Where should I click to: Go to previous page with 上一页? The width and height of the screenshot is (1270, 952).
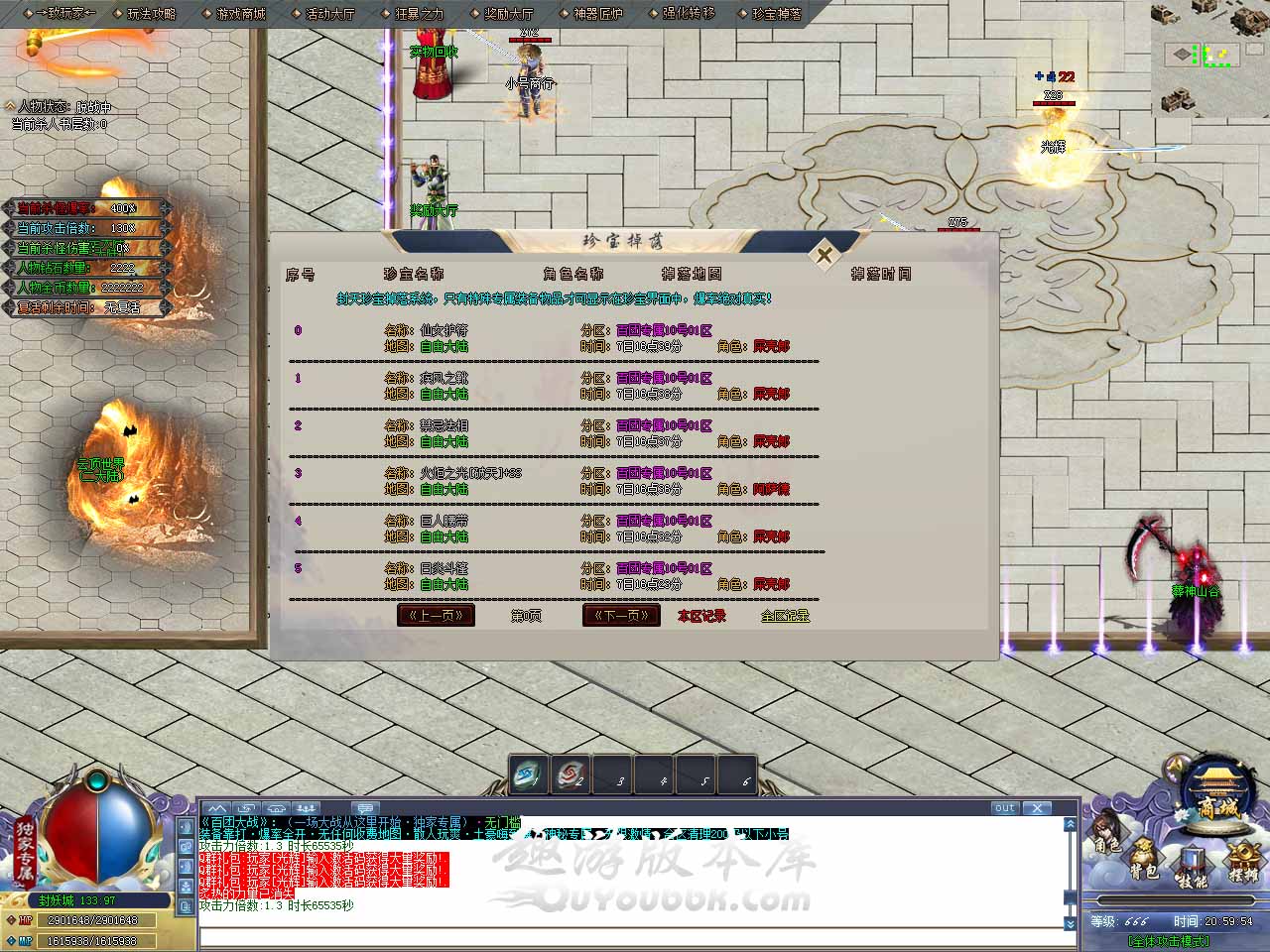(x=436, y=615)
